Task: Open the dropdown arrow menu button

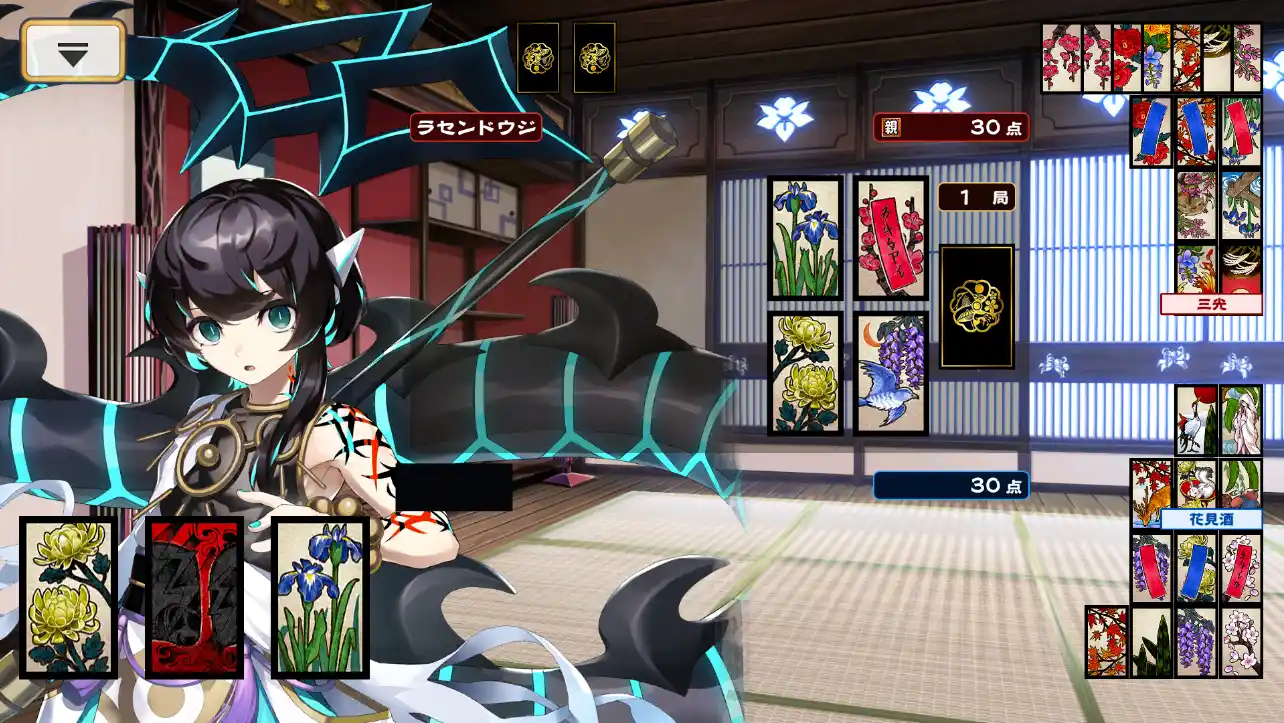Action: point(73,51)
